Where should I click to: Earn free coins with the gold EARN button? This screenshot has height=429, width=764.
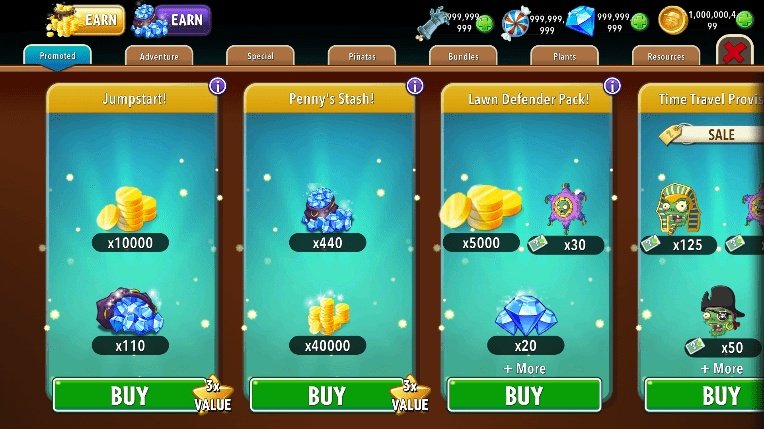86,20
